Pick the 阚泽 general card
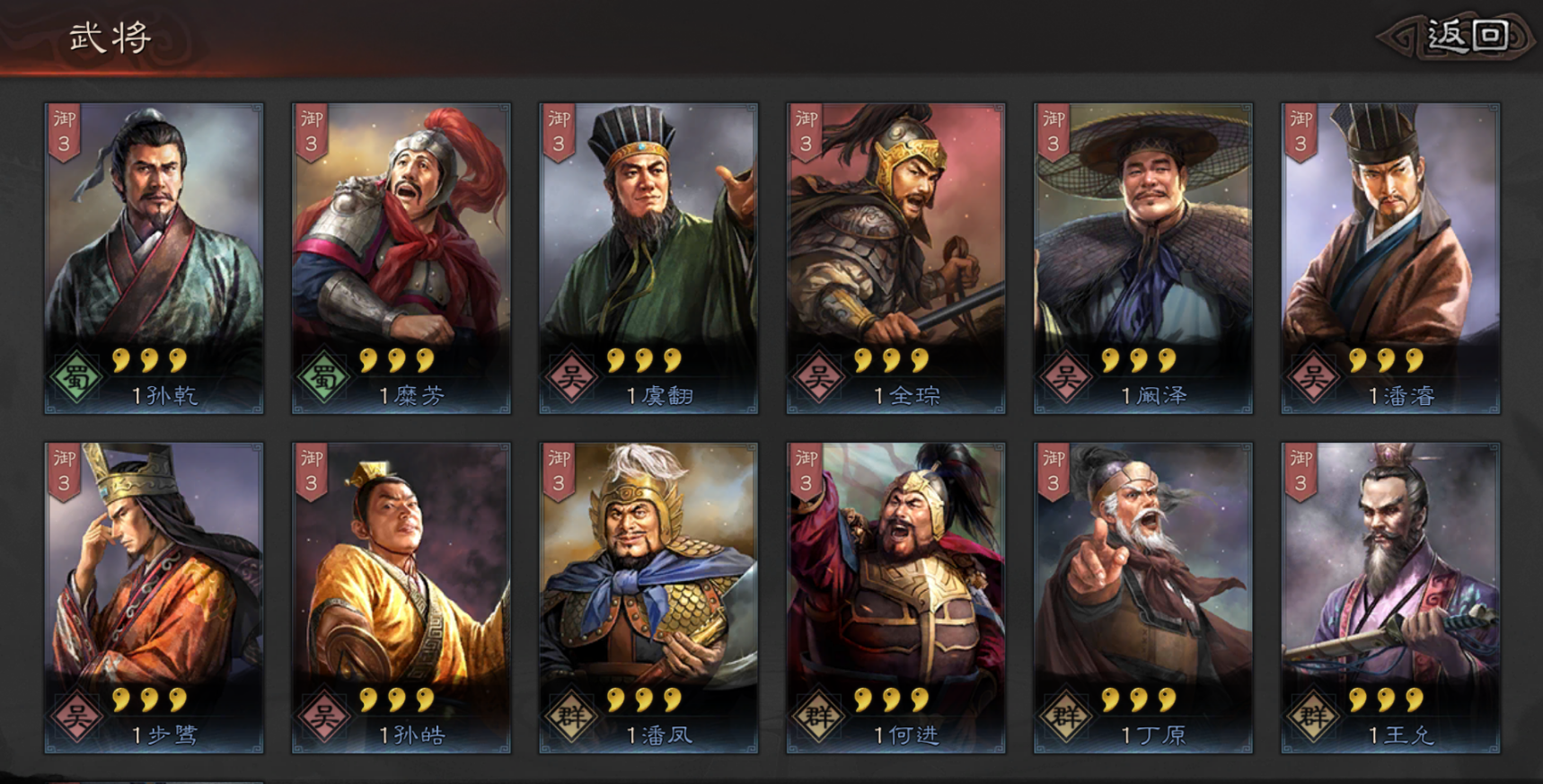1543x784 pixels. point(1143,258)
